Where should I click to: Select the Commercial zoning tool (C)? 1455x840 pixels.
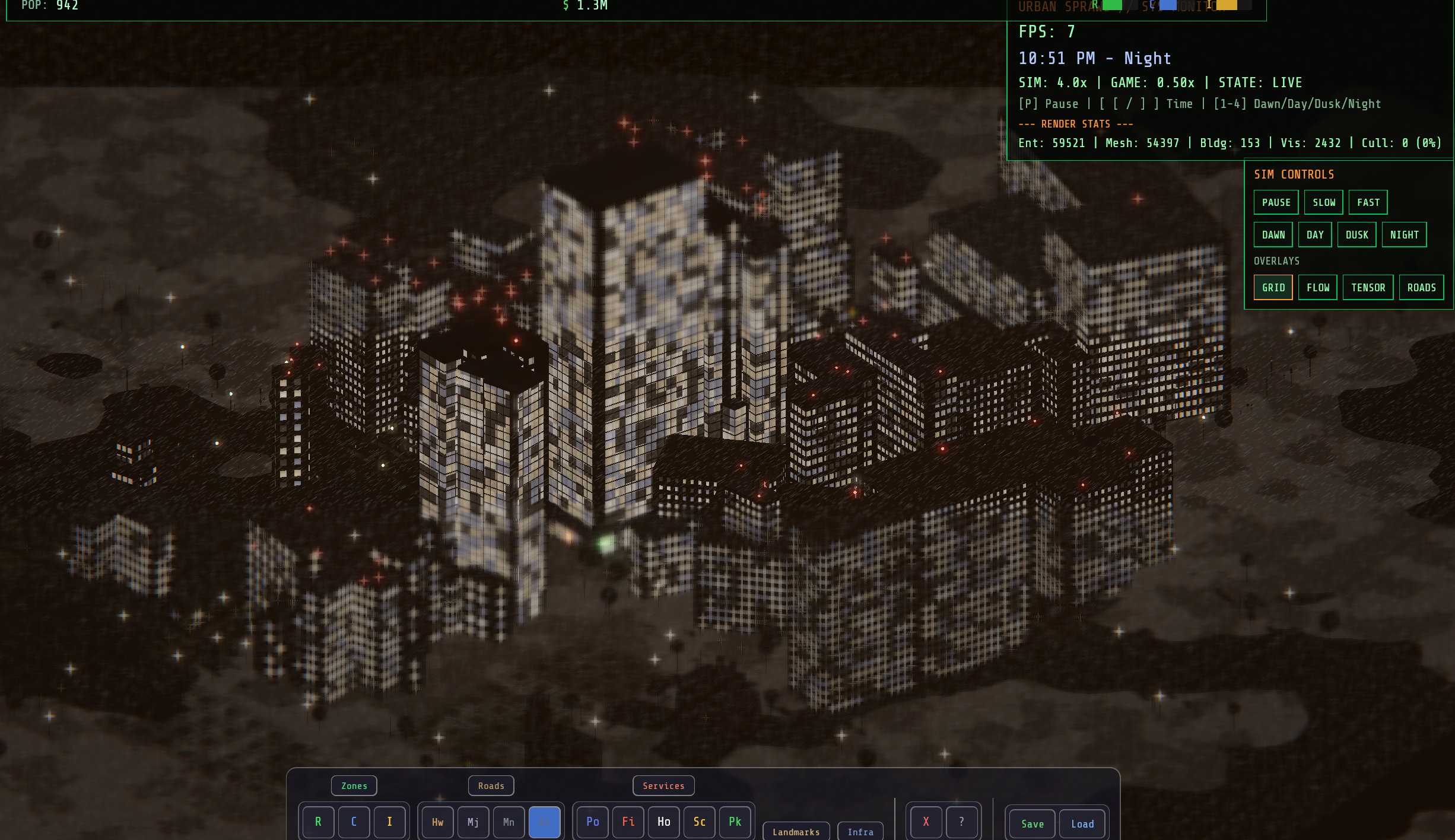click(354, 822)
